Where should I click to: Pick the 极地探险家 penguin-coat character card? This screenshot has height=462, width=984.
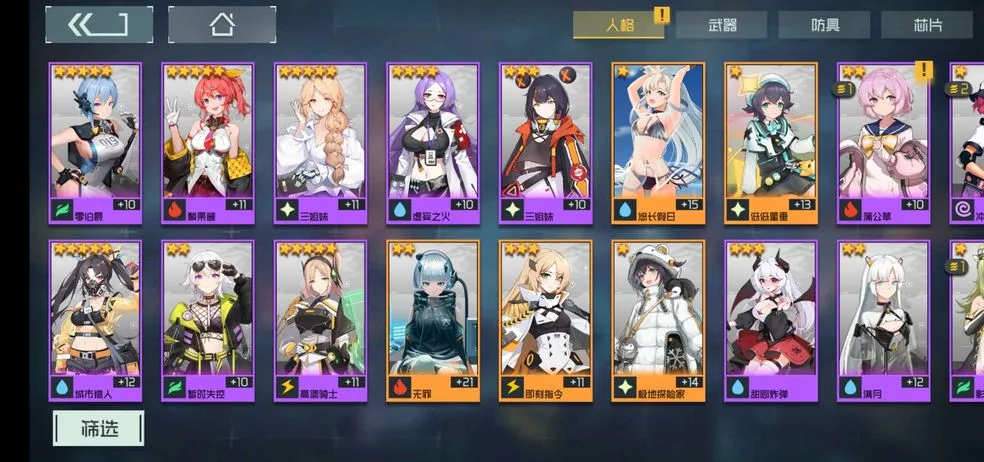point(659,320)
